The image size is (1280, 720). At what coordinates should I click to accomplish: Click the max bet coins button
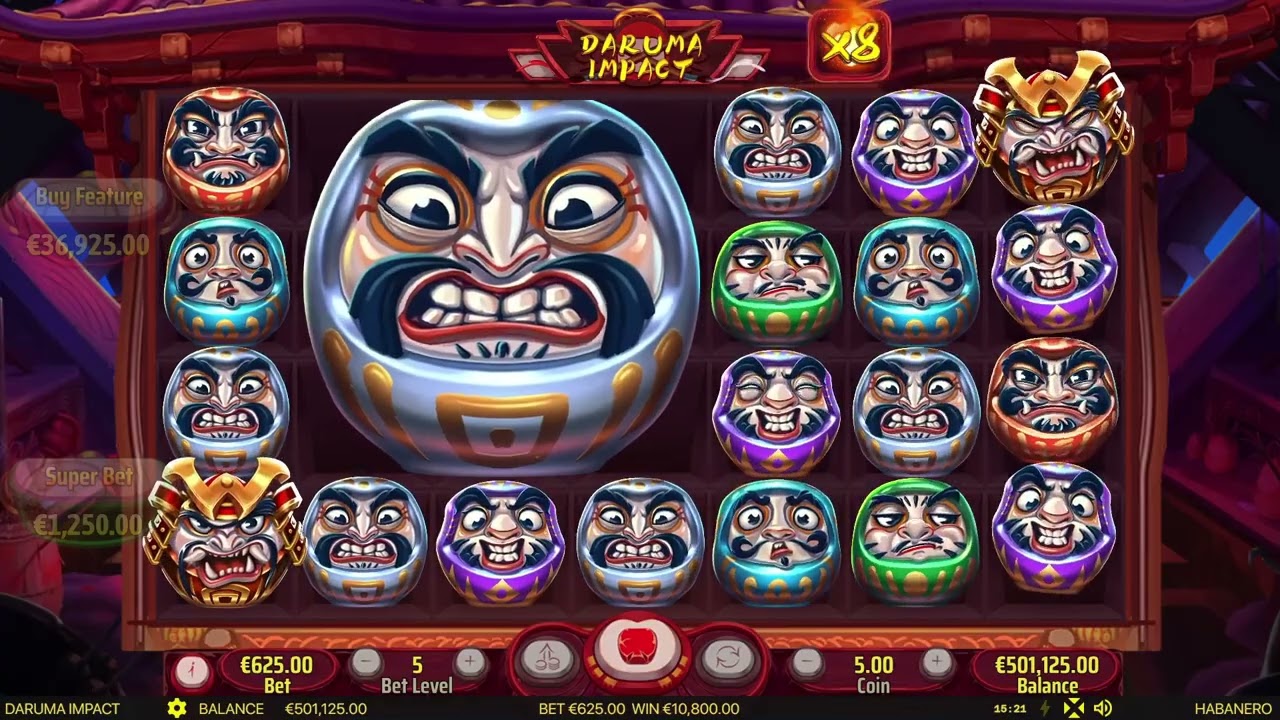[547, 659]
